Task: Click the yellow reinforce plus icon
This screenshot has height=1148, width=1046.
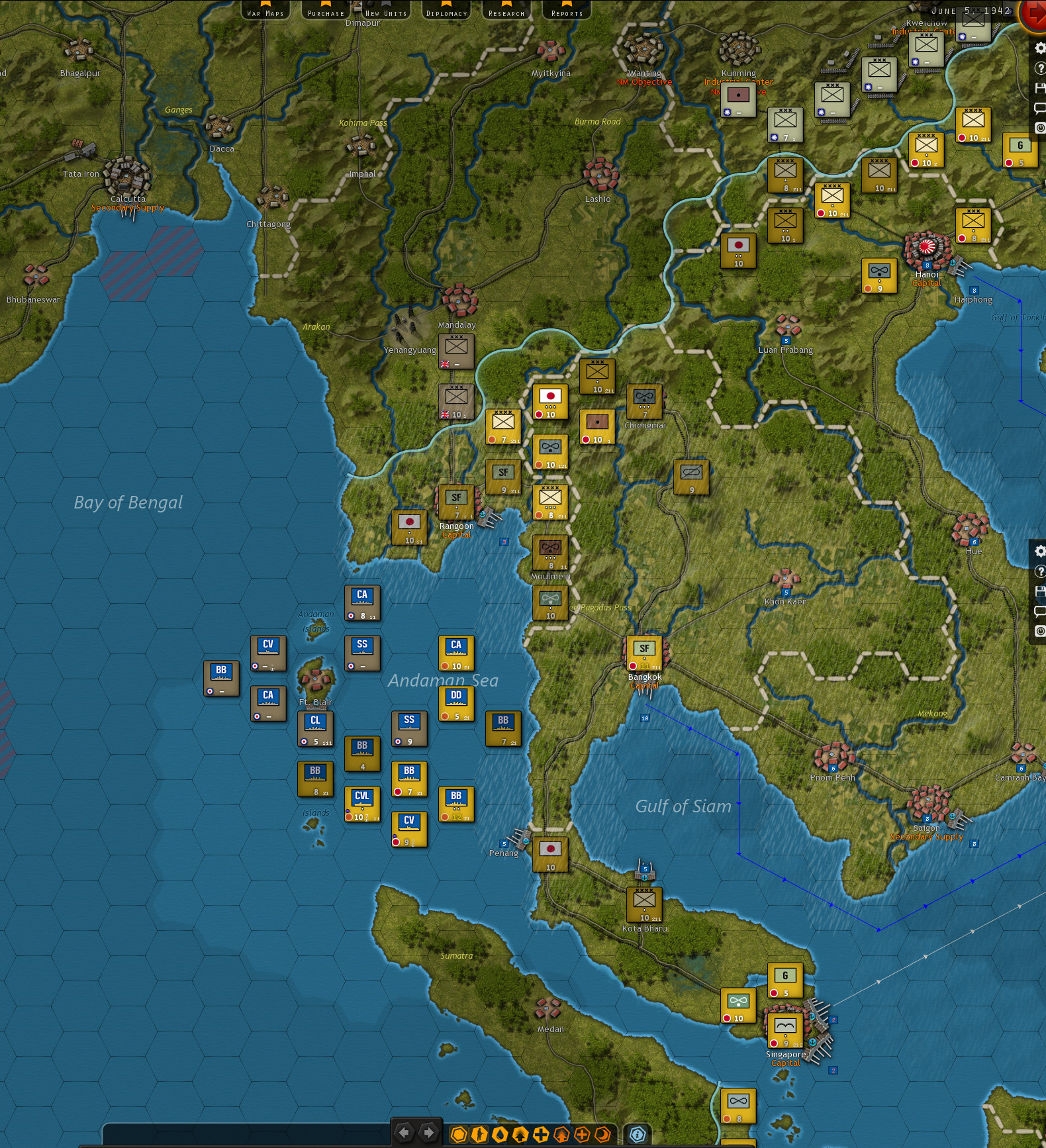Action: coord(542,1133)
